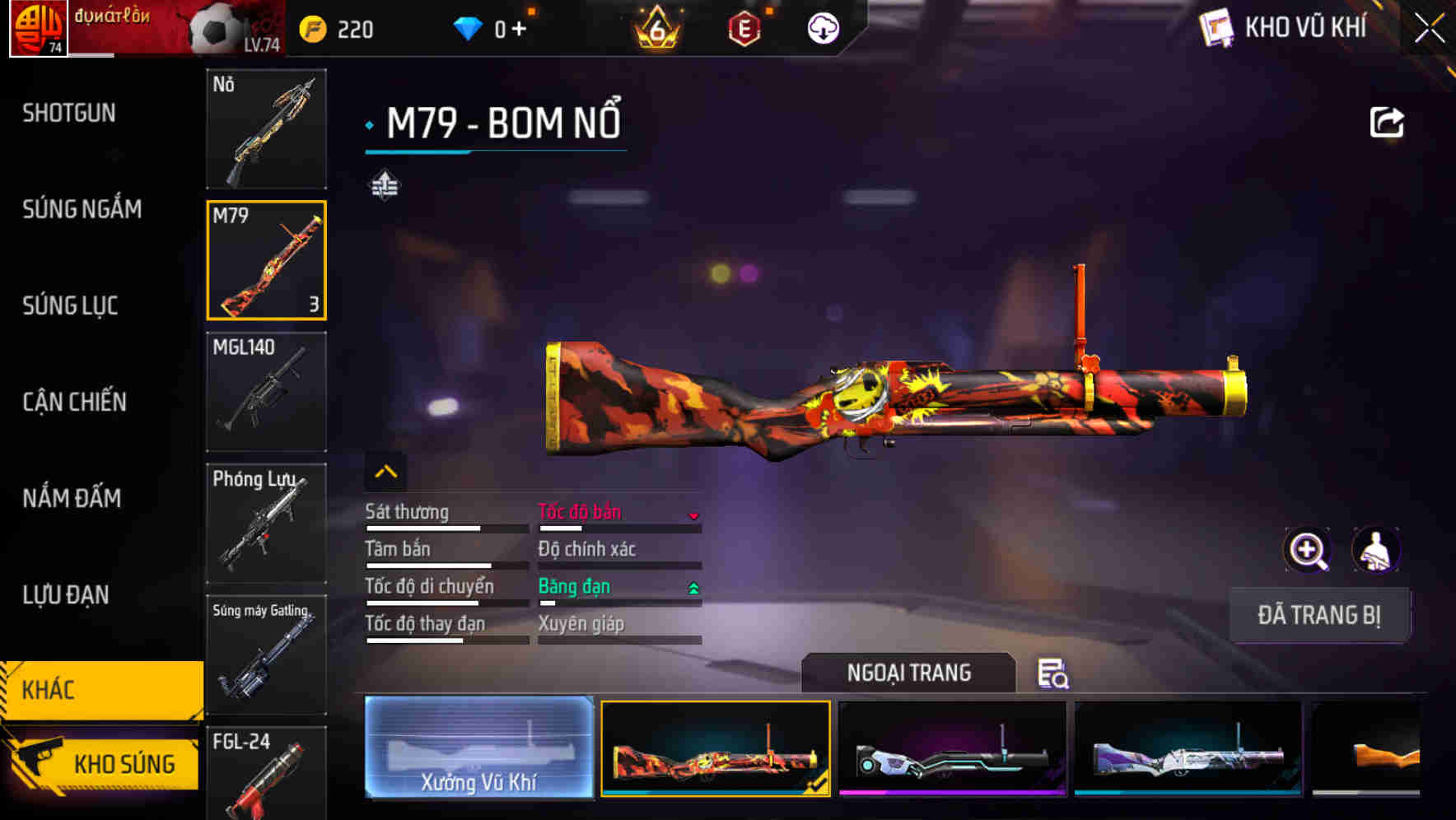The image size is (1456, 820).
Task: Expand the Tốc độ bắn dropdown arrow
Action: click(693, 515)
